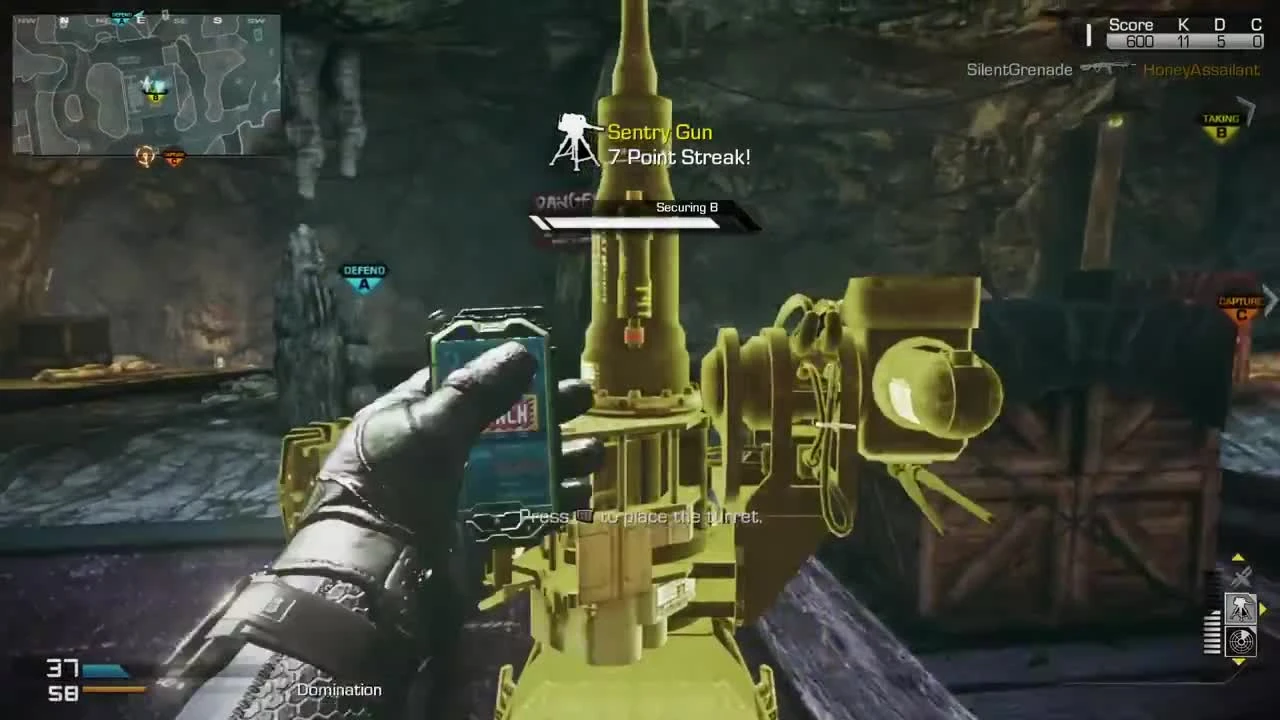This screenshot has width=1280, height=720.
Task: Click the B flag icon on the minimap
Action: tap(154, 99)
